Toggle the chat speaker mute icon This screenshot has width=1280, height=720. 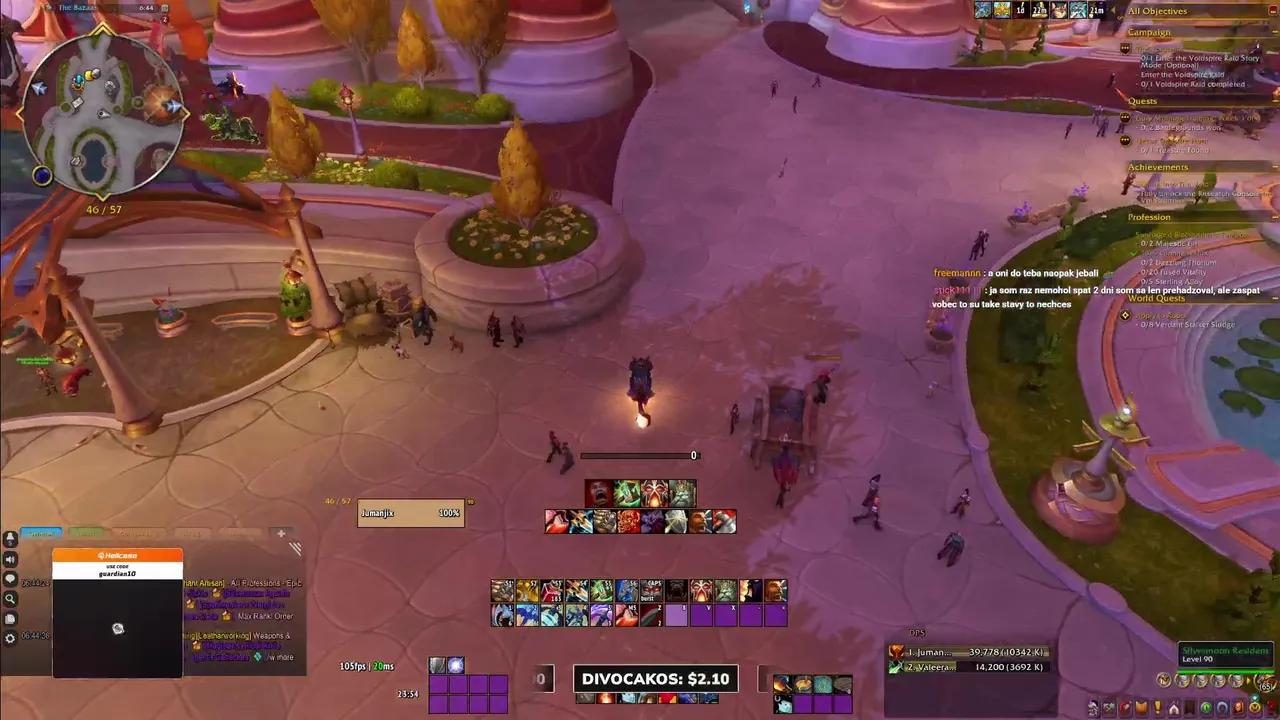10,559
